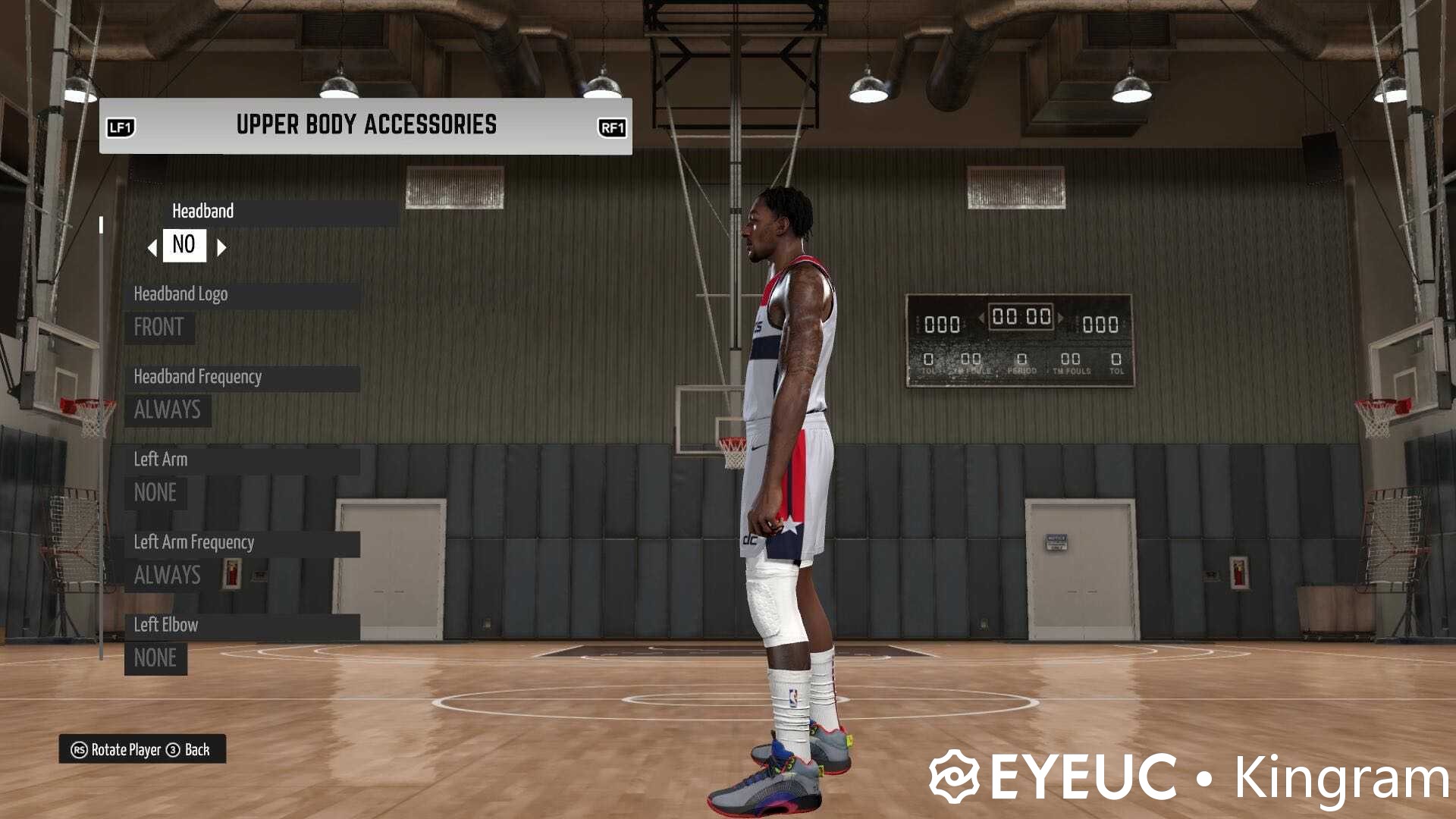Image resolution: width=1456 pixels, height=819 pixels.
Task: Click the right arrow beside Headband NO
Action: (221, 247)
